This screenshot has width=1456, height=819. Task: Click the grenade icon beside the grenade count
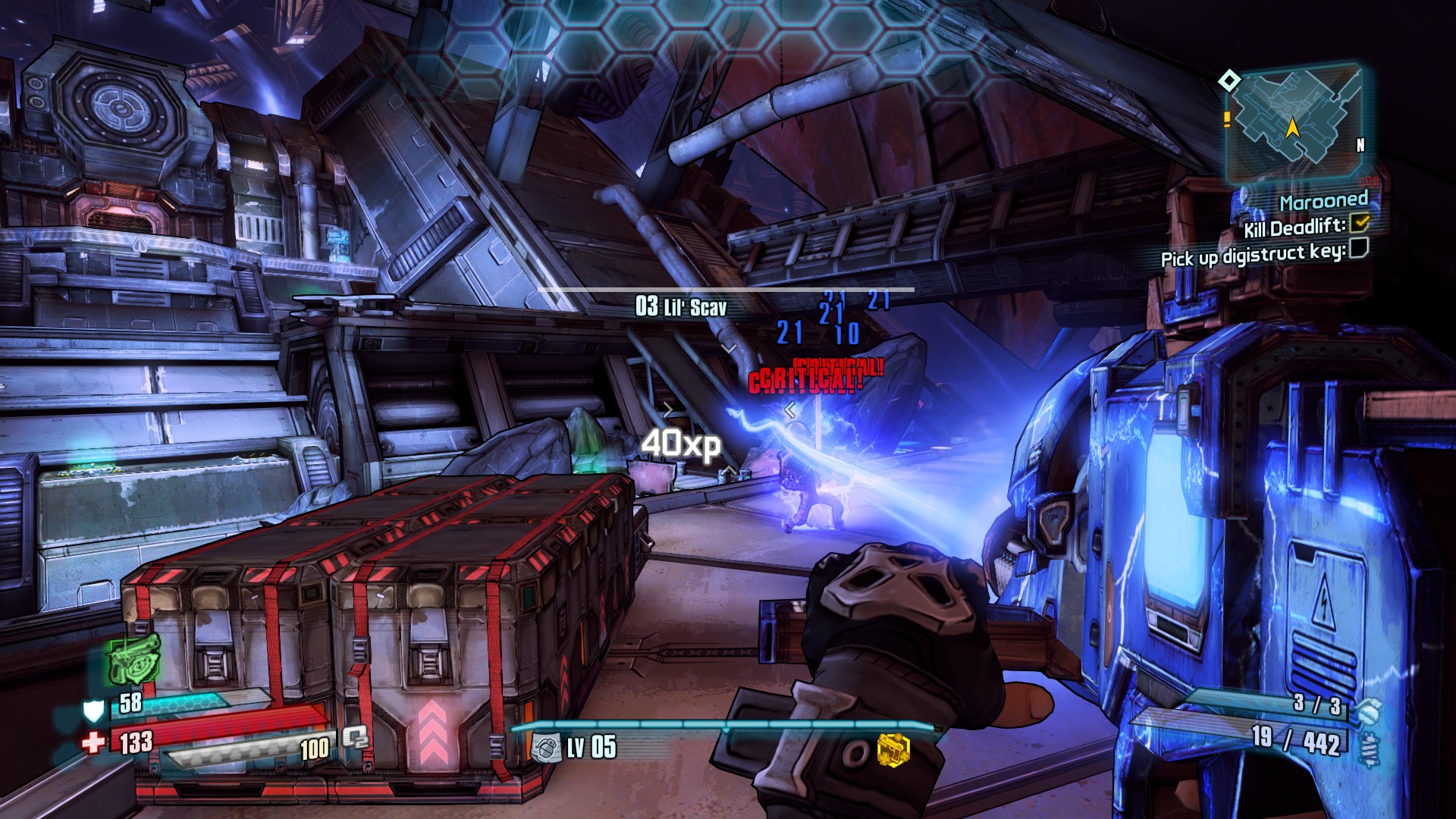1368,711
